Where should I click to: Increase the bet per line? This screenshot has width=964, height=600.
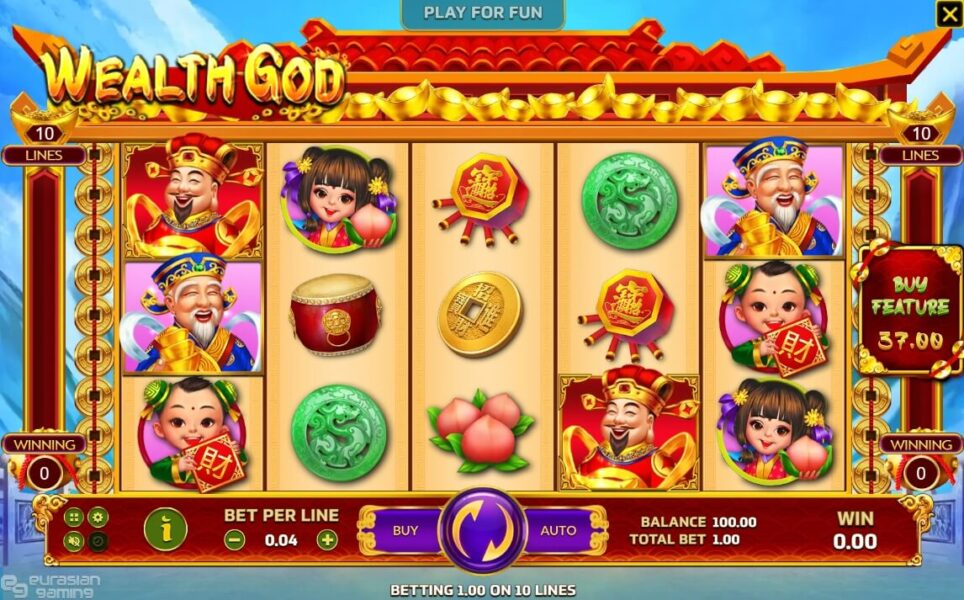(327, 540)
